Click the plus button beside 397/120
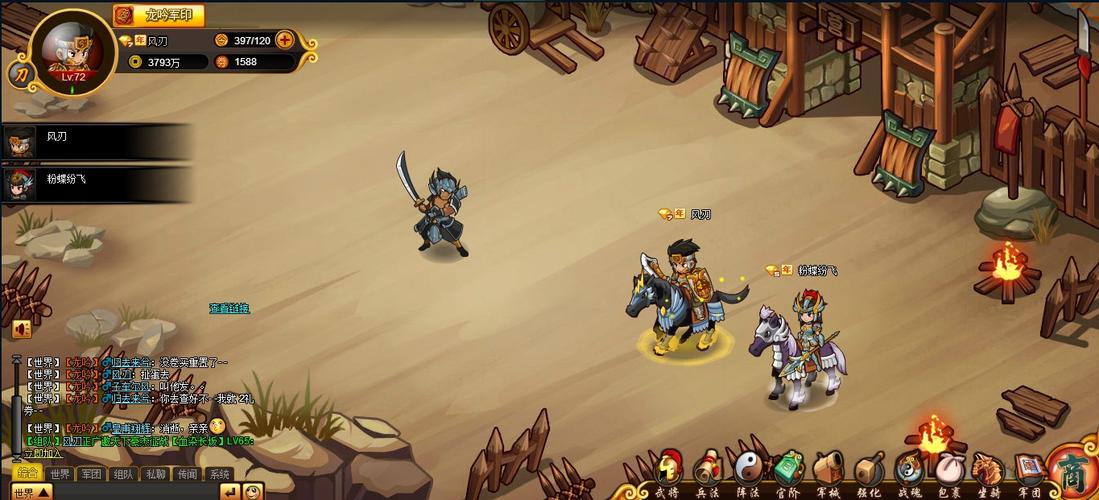This screenshot has height=500, width=1099. tap(285, 40)
